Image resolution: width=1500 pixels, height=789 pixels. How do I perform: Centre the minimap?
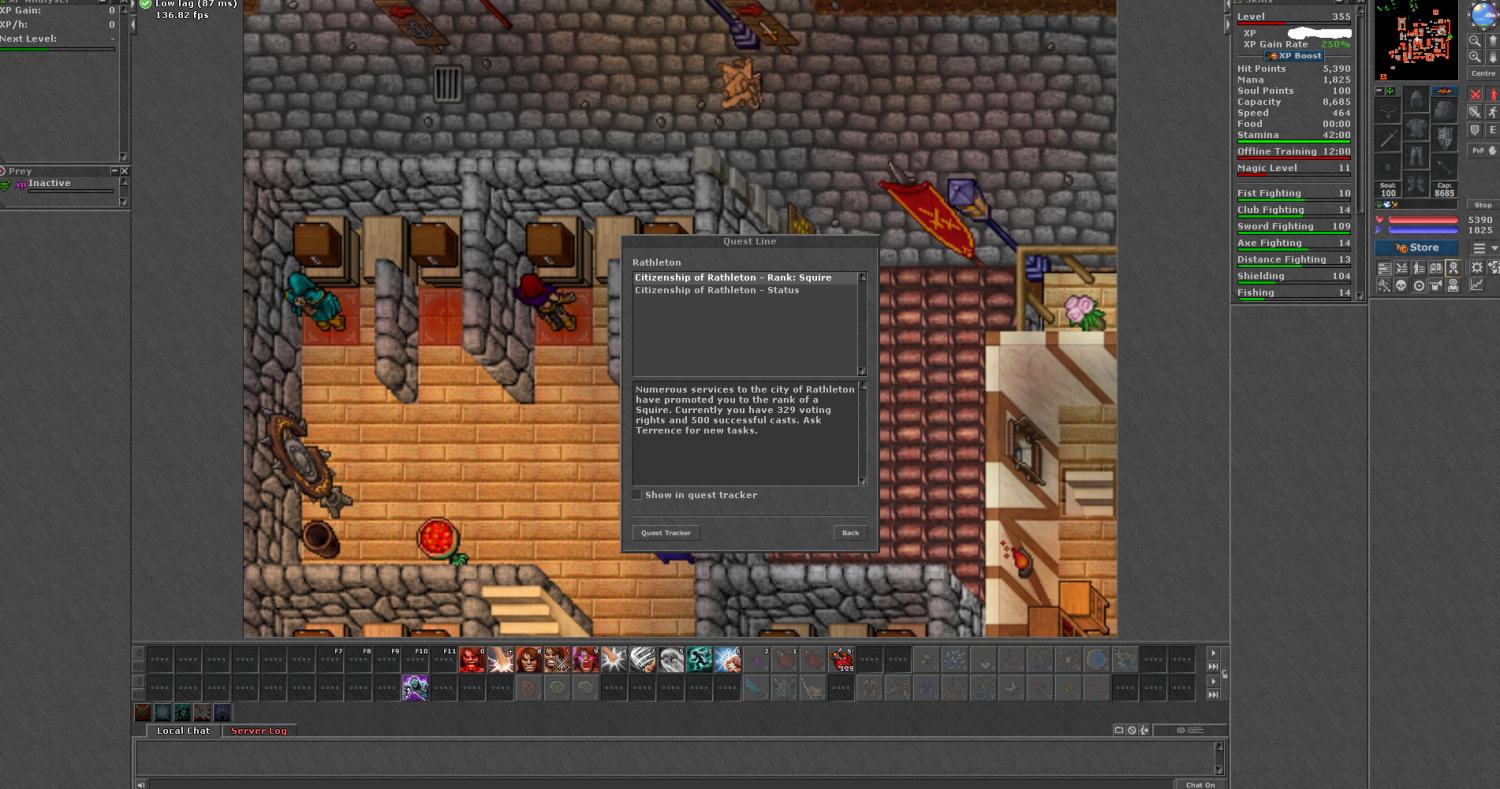pos(1483,74)
